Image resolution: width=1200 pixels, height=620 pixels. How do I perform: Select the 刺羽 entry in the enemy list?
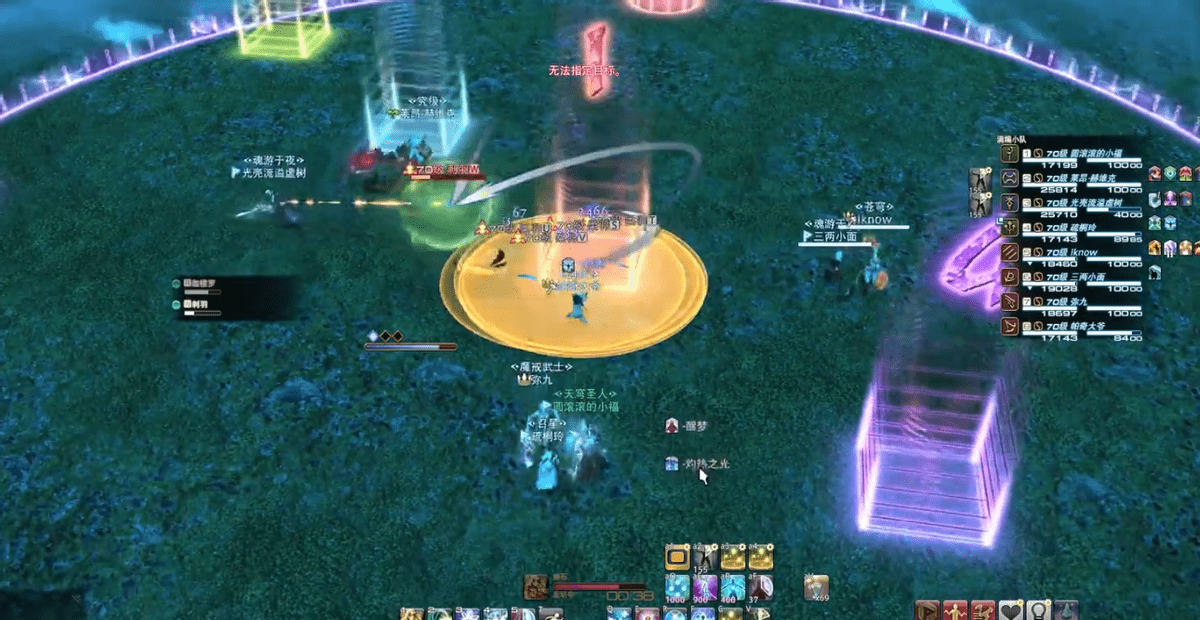[x=196, y=305]
